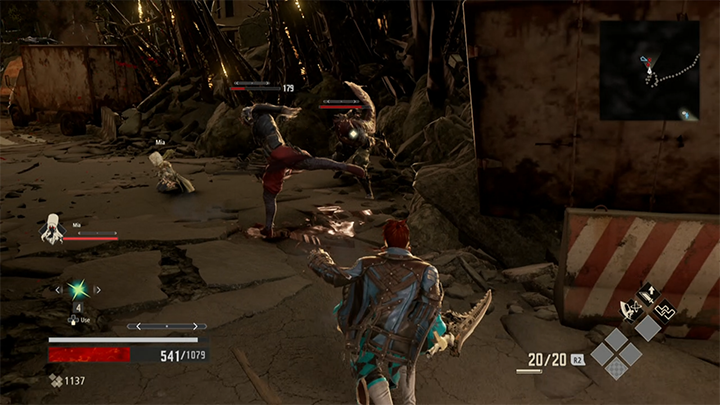Open the minimap in the corner
The height and width of the screenshot is (405, 720).
tap(650, 70)
